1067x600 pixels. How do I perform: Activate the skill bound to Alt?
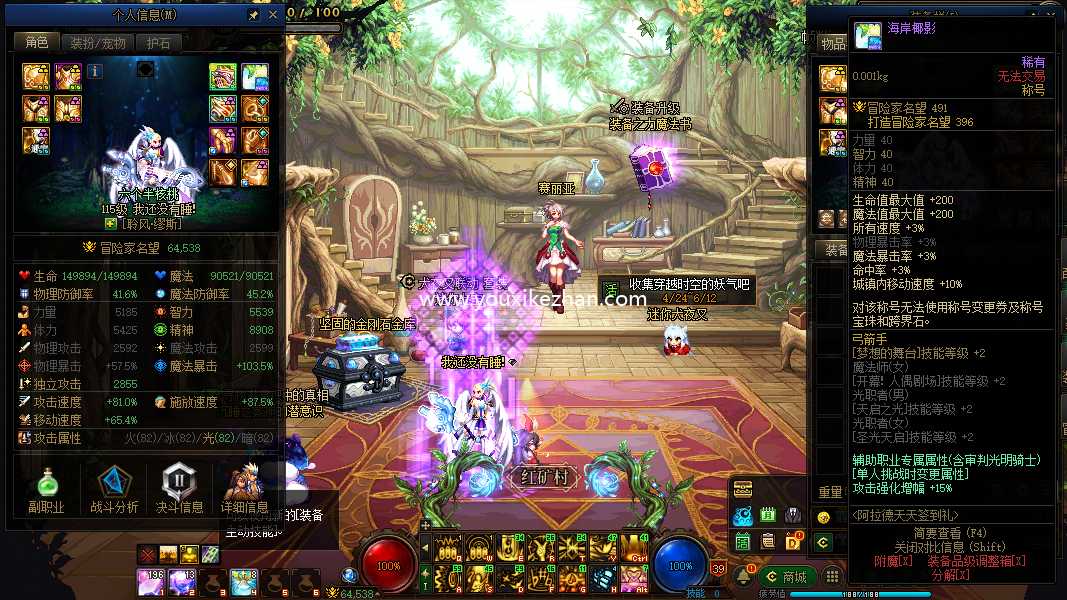(x=634, y=577)
